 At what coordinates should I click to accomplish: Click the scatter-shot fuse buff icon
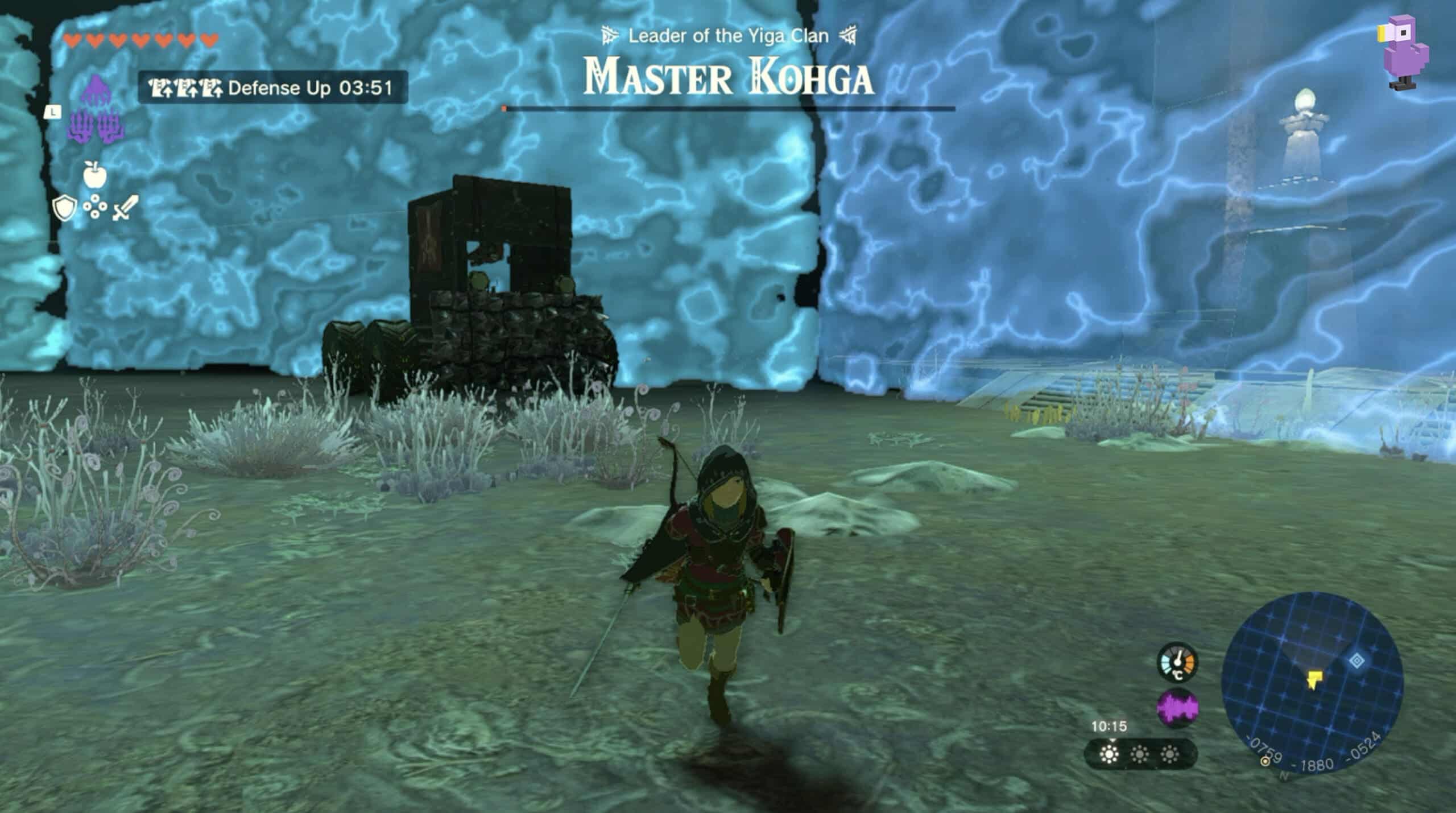coord(96,207)
